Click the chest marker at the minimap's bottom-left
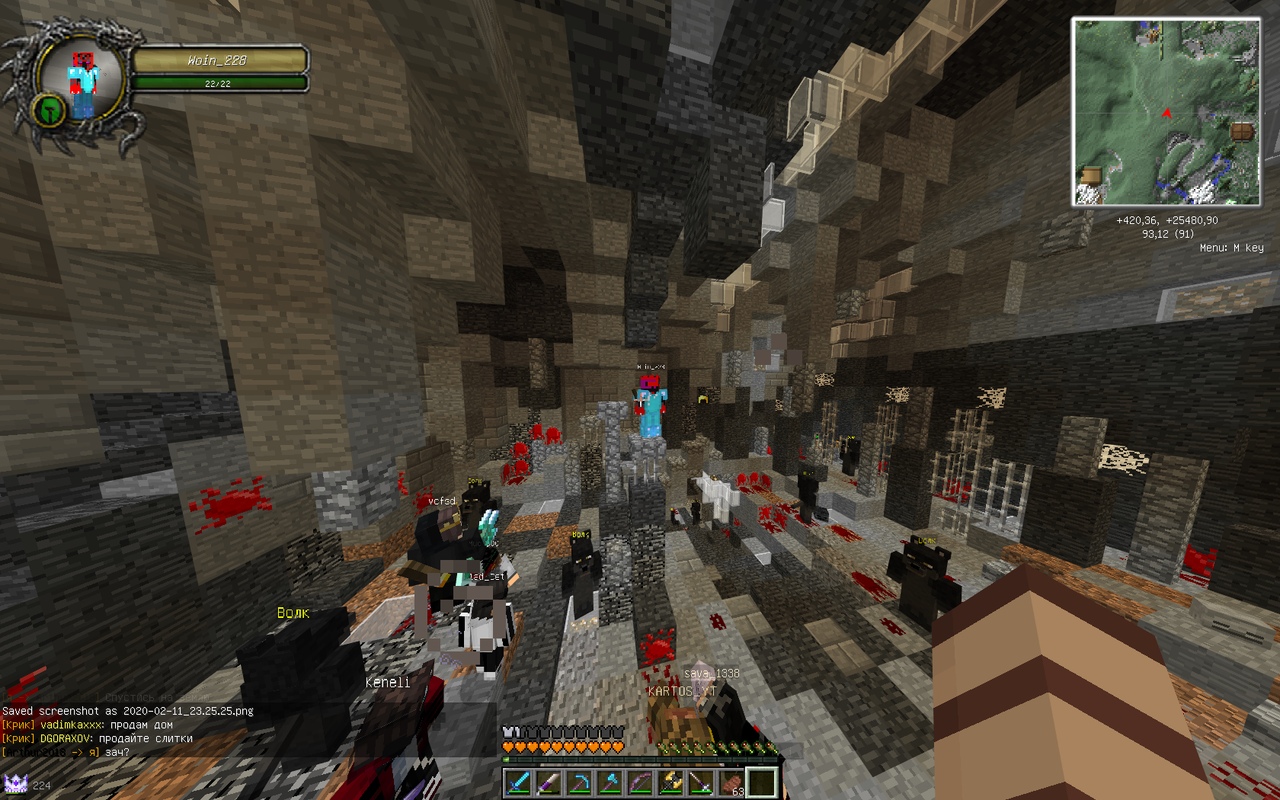This screenshot has height=800, width=1280. point(1091,175)
